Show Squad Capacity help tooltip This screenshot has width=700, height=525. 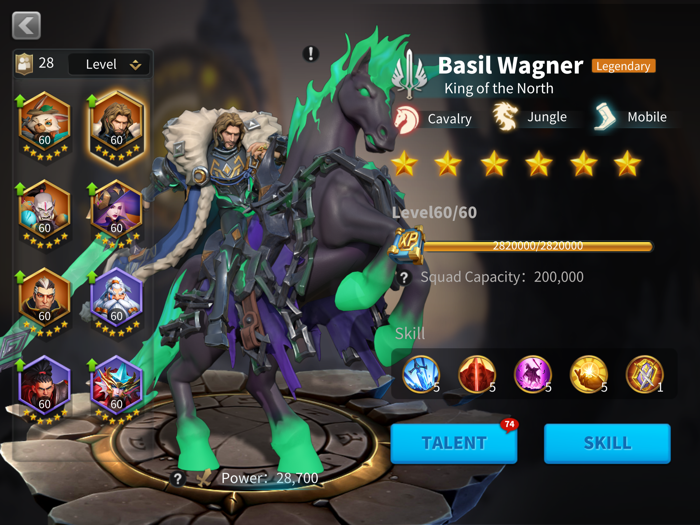click(404, 277)
